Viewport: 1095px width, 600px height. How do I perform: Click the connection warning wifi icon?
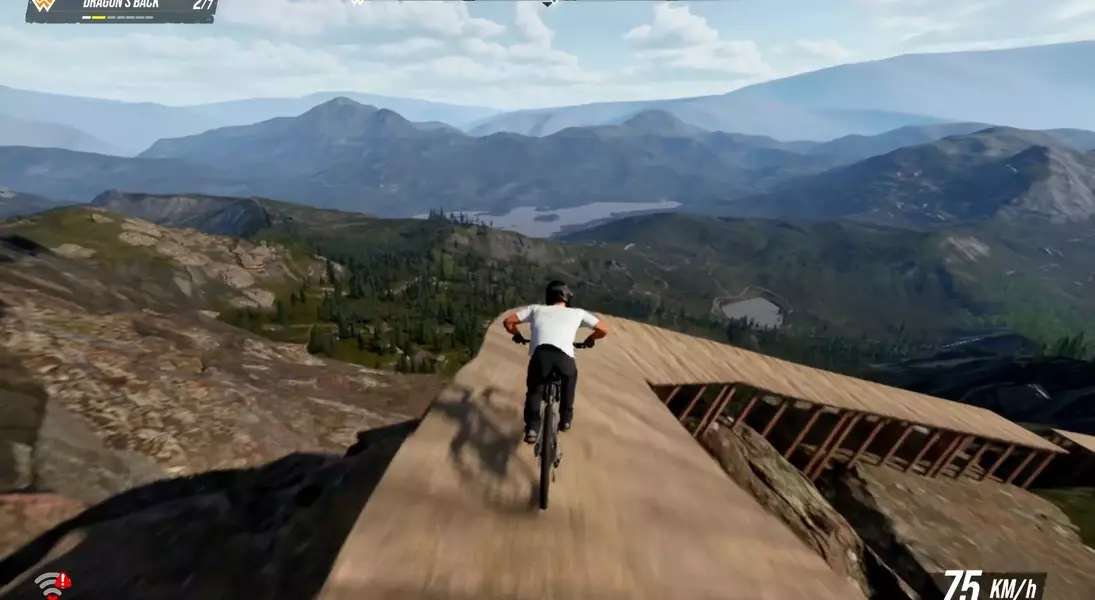[x=52, y=584]
